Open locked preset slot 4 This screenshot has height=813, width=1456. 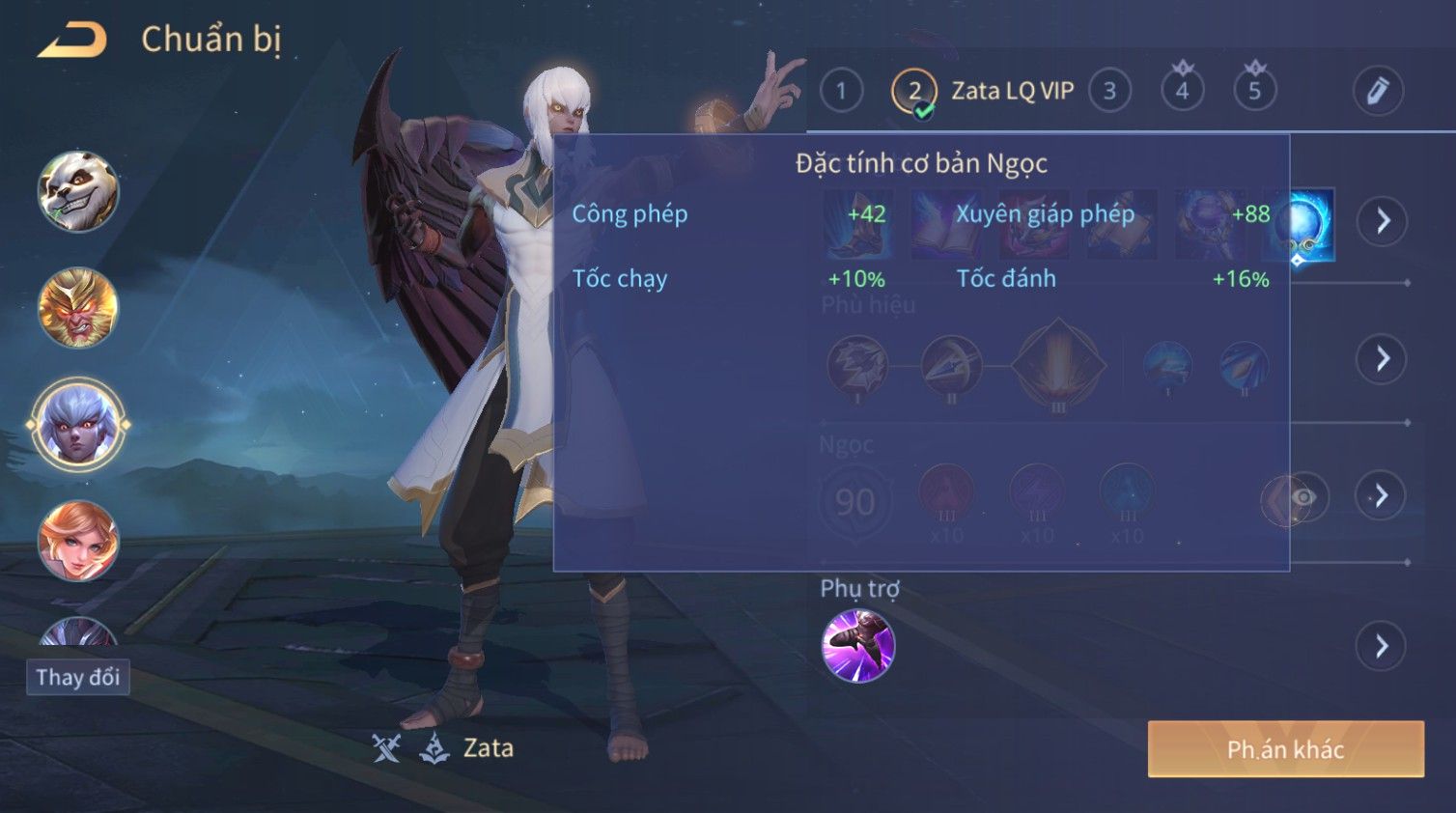[x=1182, y=92]
